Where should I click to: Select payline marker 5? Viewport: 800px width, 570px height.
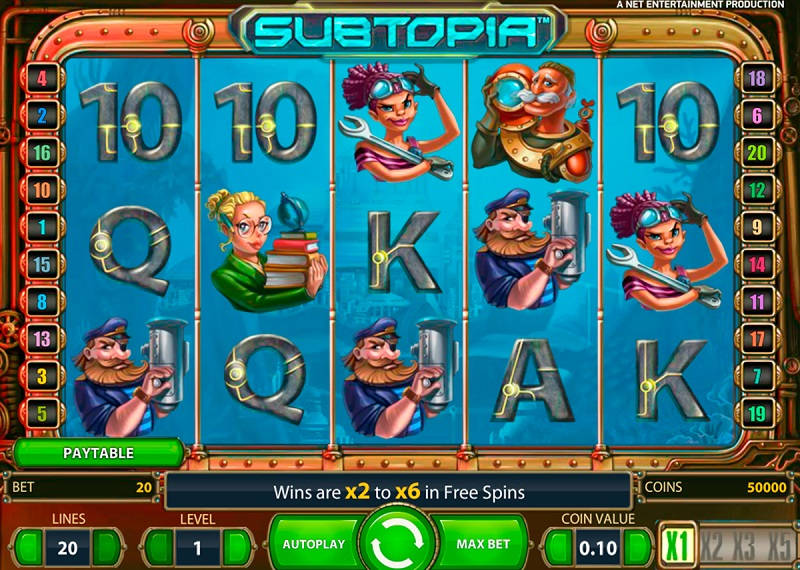[43, 412]
